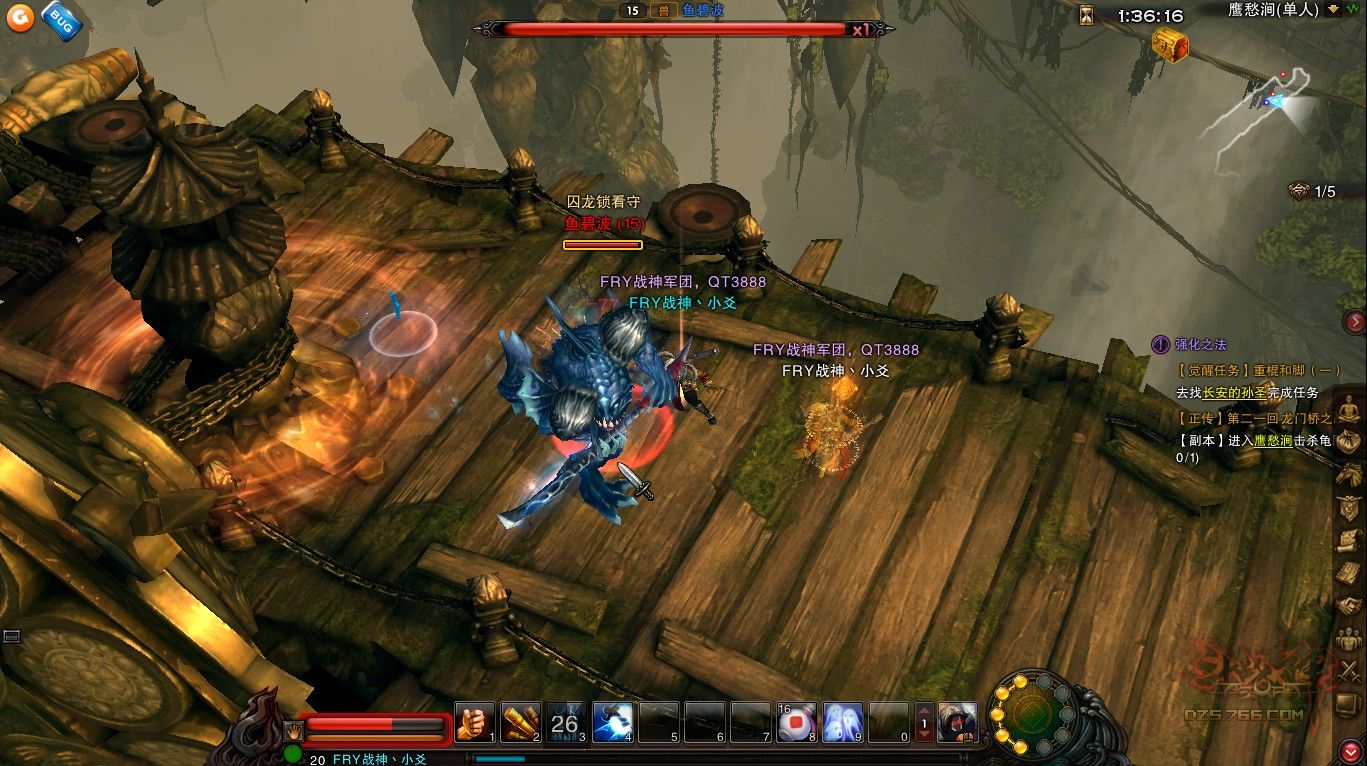Open the bag inventory icon
This screenshot has height=766, width=1367.
1350,441
